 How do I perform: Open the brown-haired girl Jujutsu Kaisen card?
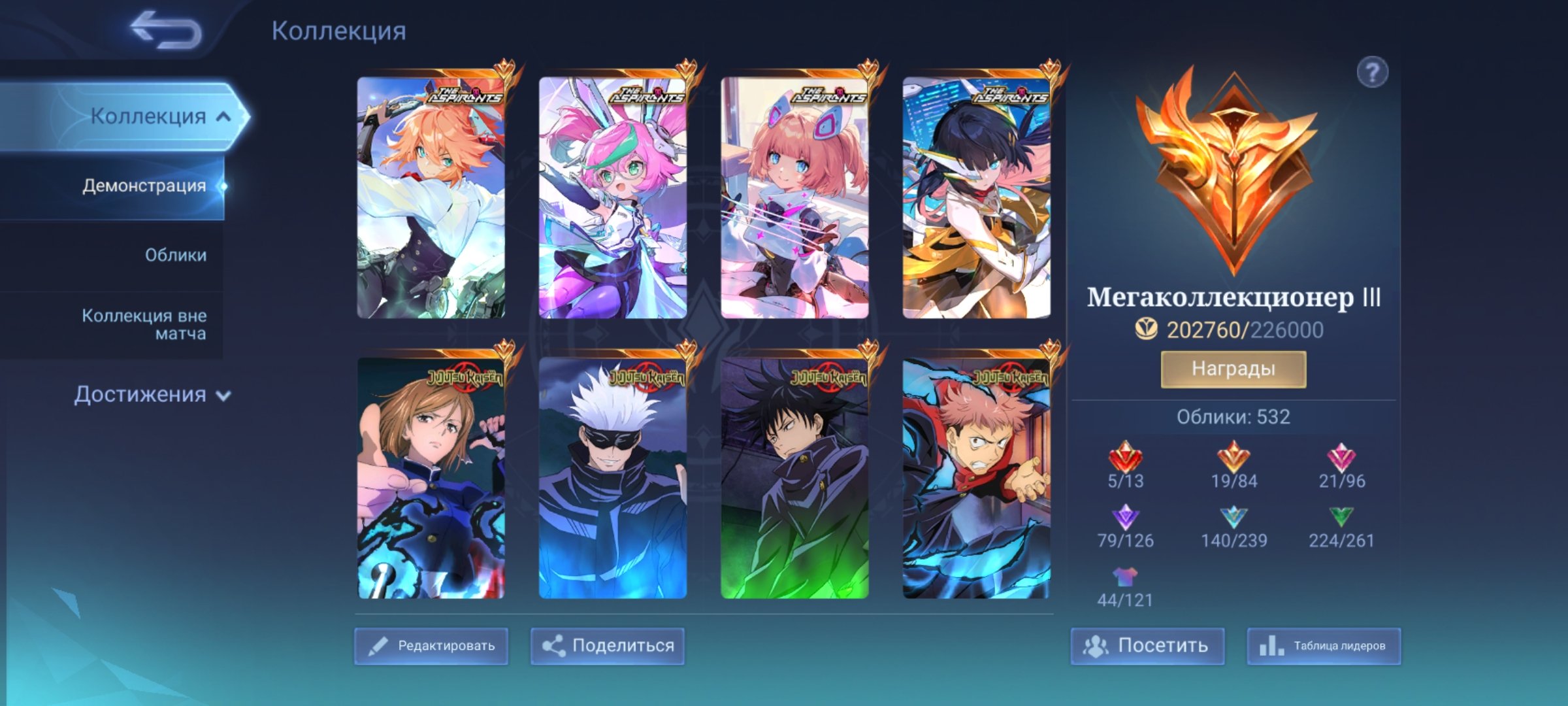[x=431, y=478]
